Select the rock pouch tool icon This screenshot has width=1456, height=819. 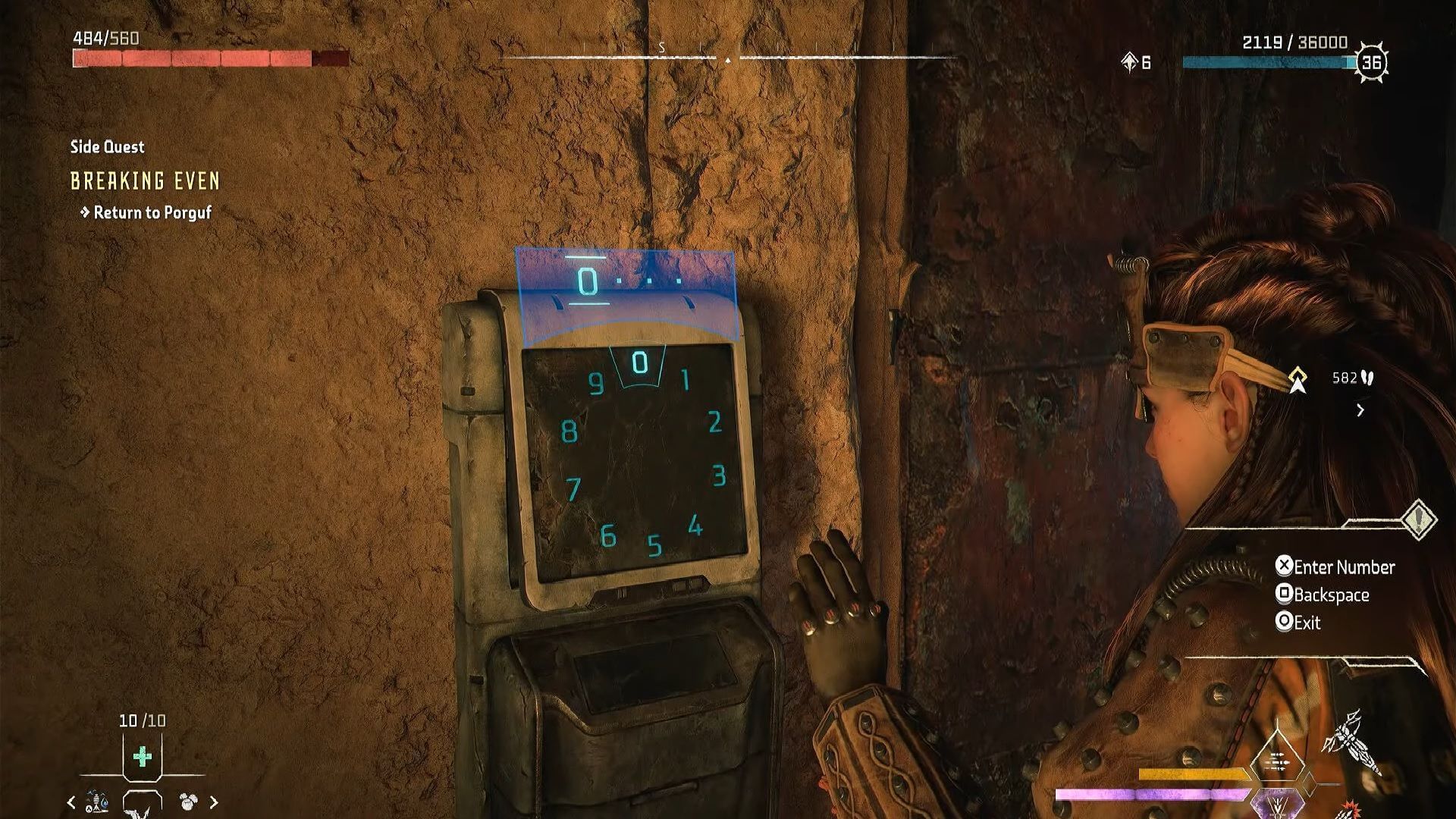(186, 801)
